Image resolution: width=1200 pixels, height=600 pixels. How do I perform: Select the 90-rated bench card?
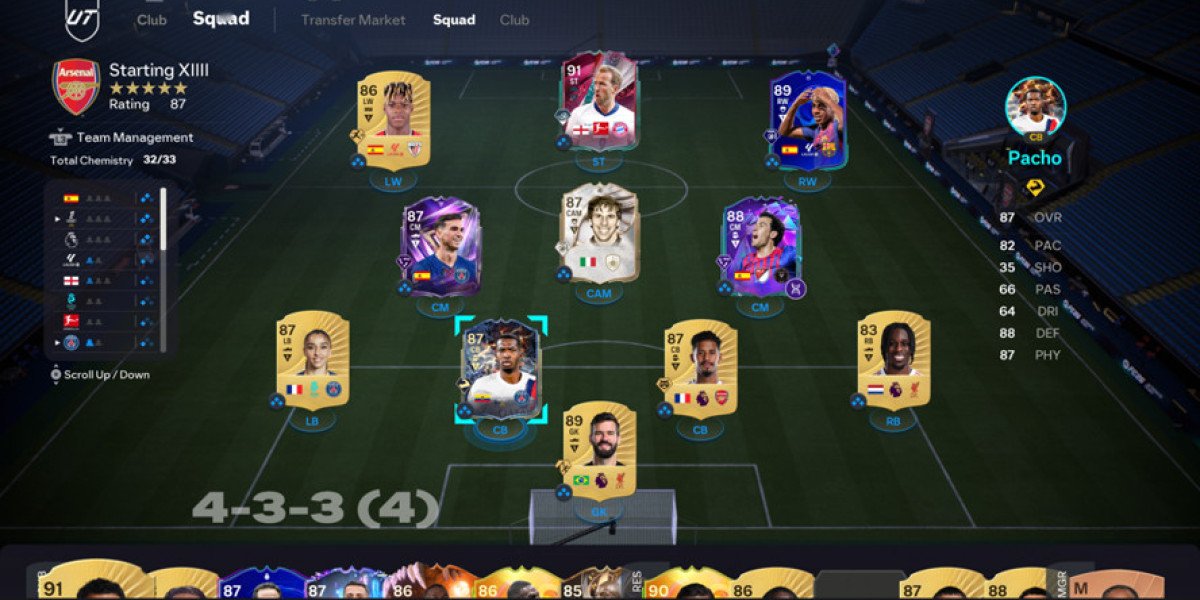click(695, 584)
